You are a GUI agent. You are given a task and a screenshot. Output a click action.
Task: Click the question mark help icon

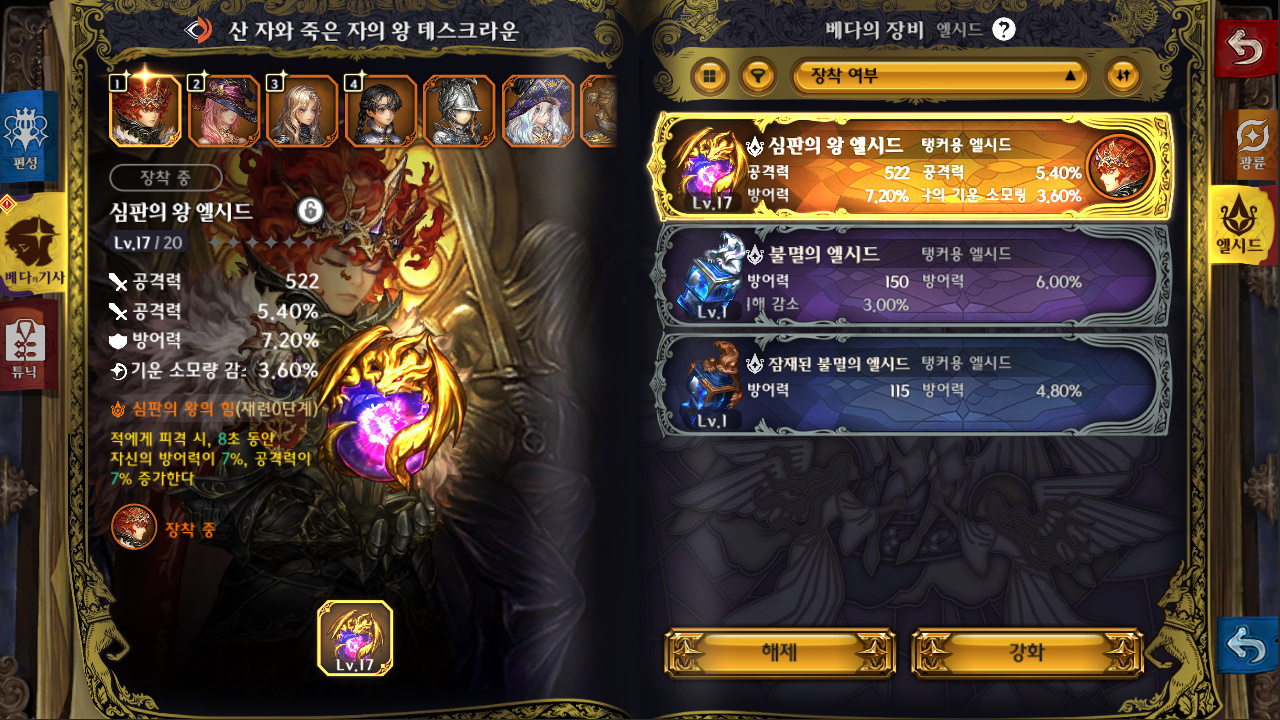point(1004,29)
